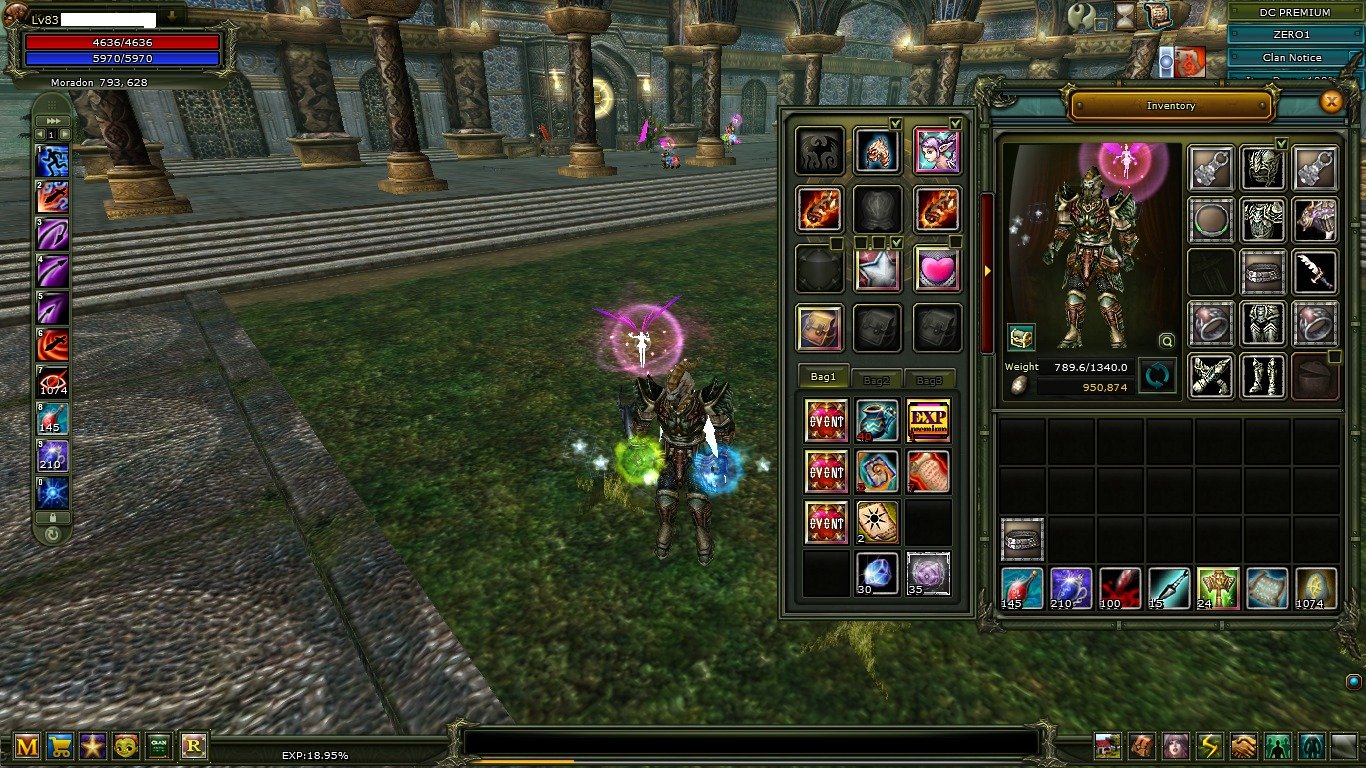Open the quest scroll icon at top
The height and width of the screenshot is (768, 1366).
pyautogui.click(x=1157, y=14)
